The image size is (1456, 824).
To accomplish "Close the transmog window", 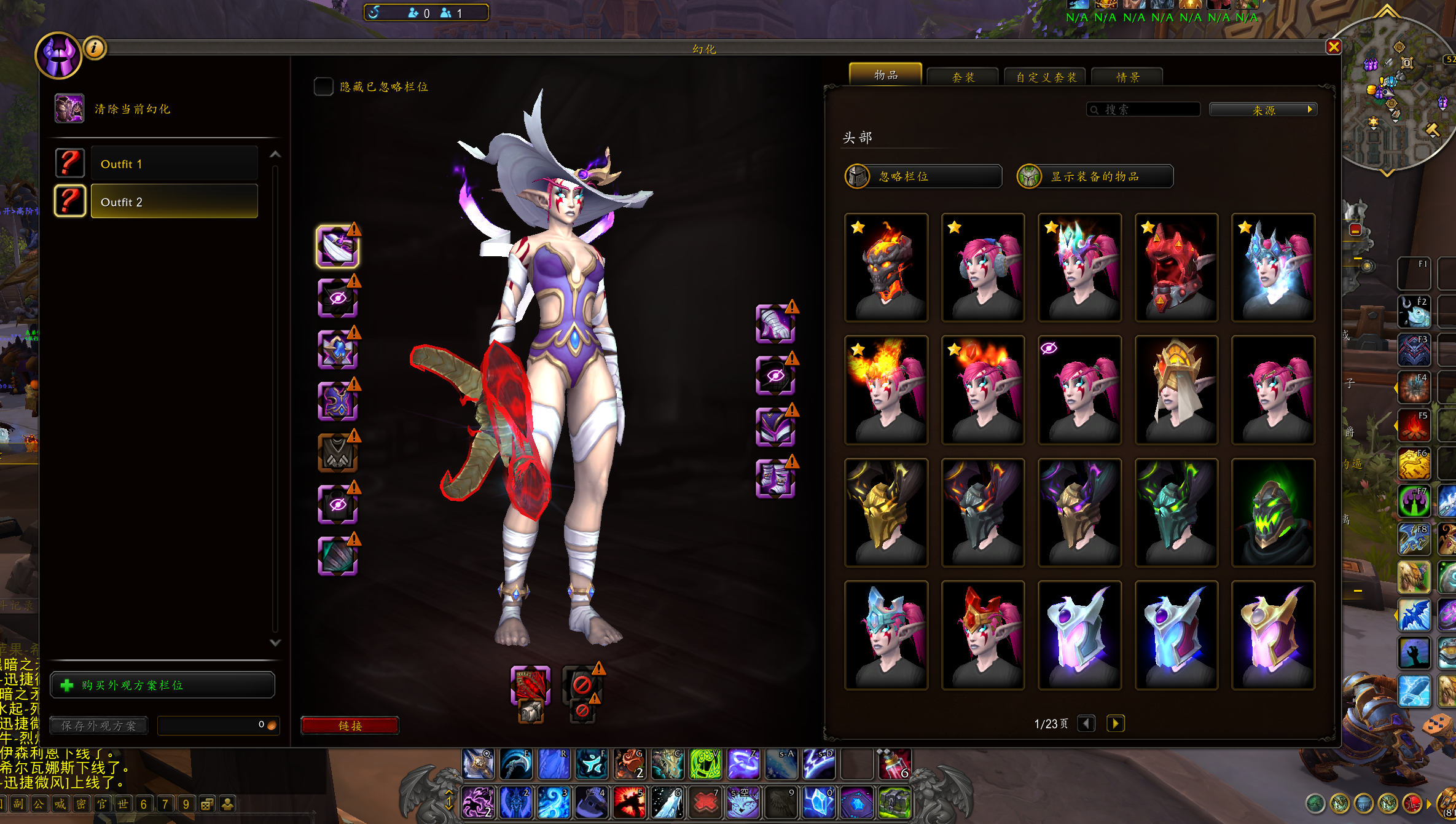I will point(1333,47).
